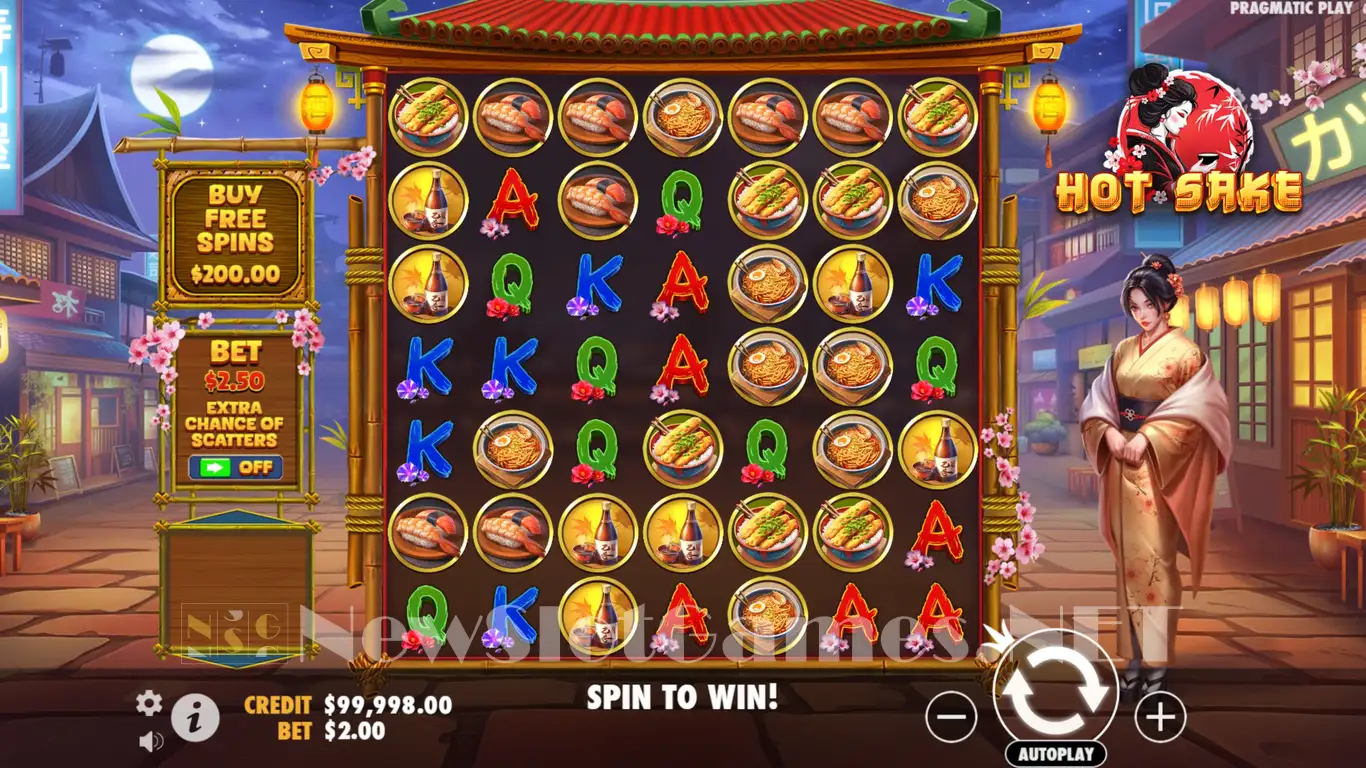
Task: Toggle the Extra Chance of Scatters switch
Action: click(x=235, y=467)
